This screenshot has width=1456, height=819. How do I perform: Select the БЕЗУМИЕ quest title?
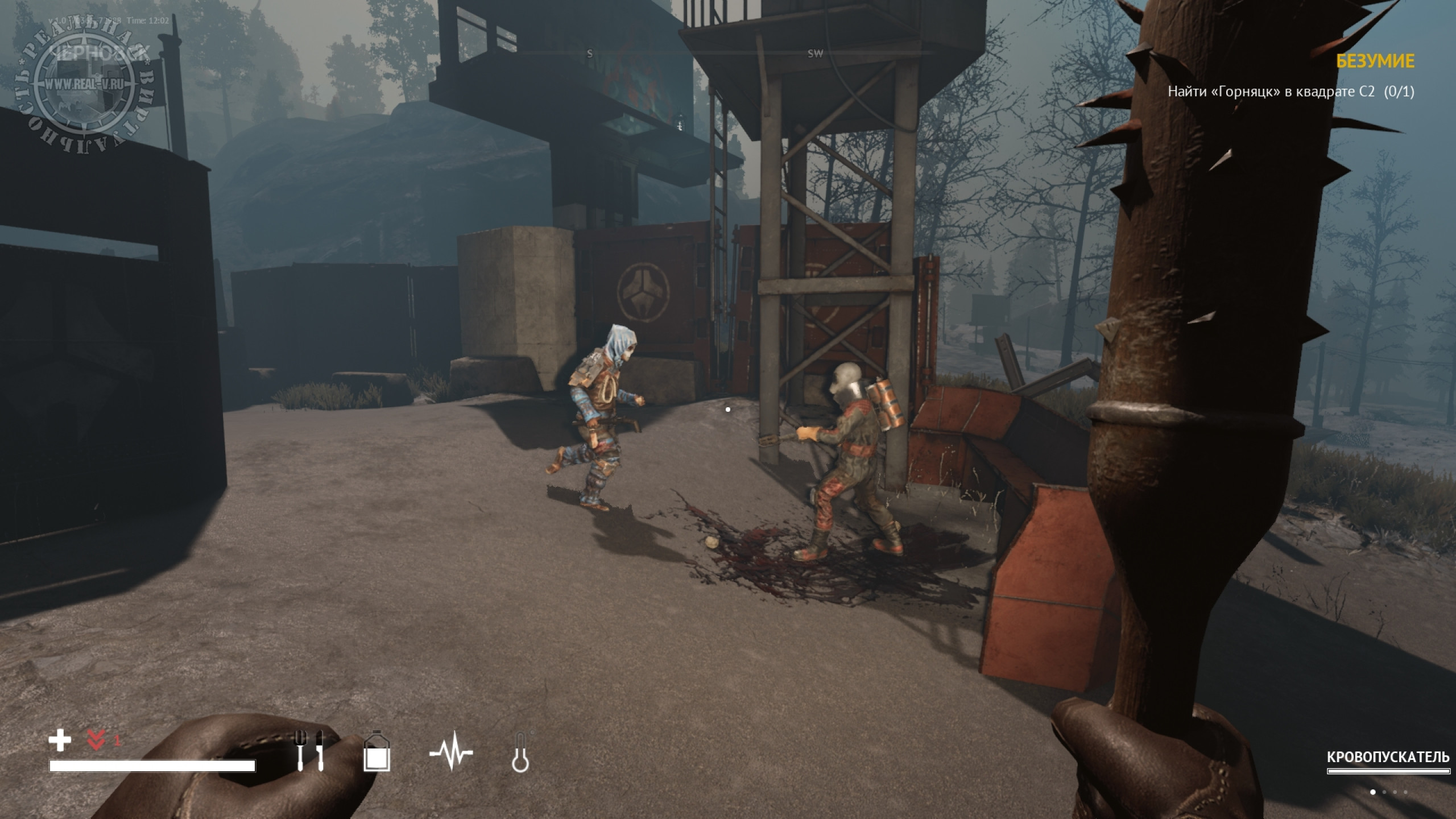click(x=1375, y=61)
